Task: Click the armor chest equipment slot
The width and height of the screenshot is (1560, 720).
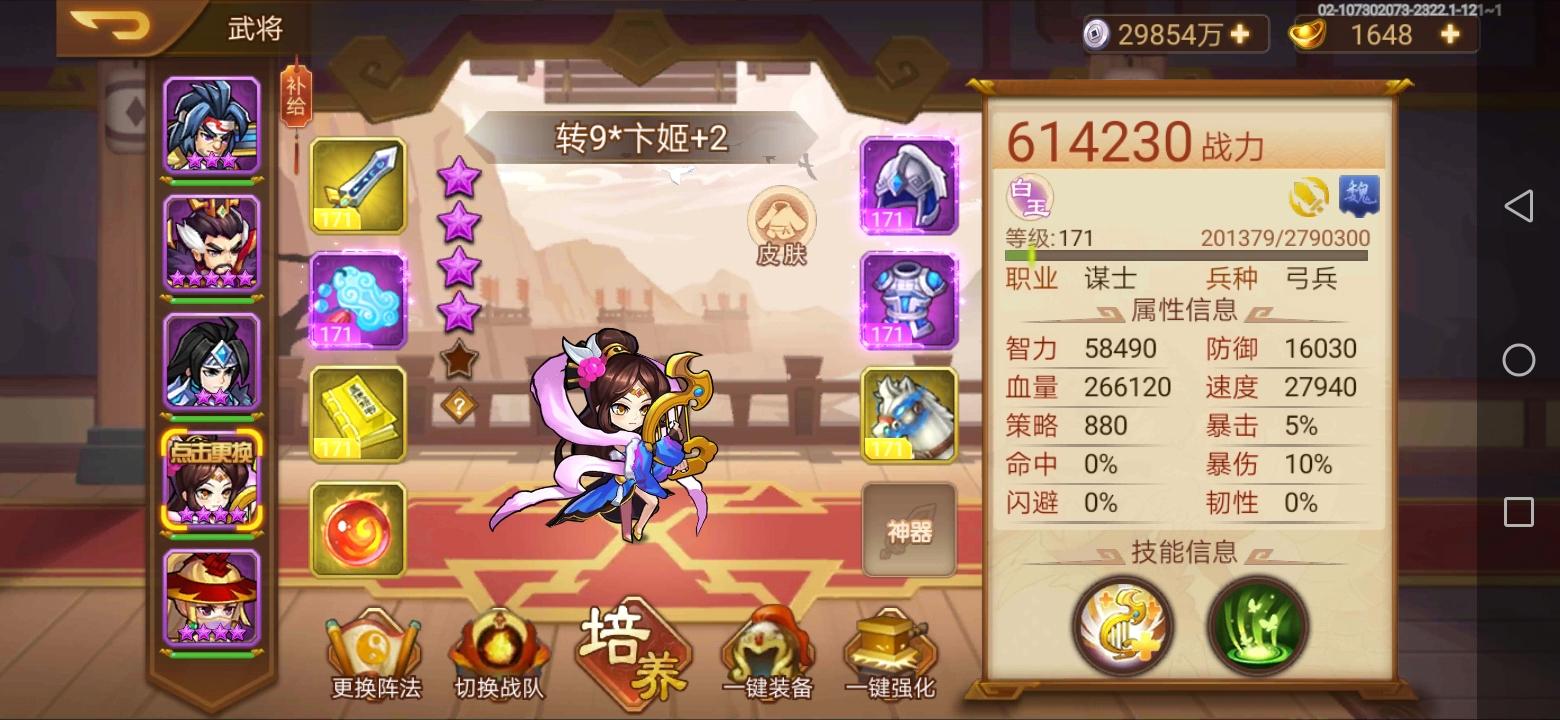Action: (x=908, y=300)
